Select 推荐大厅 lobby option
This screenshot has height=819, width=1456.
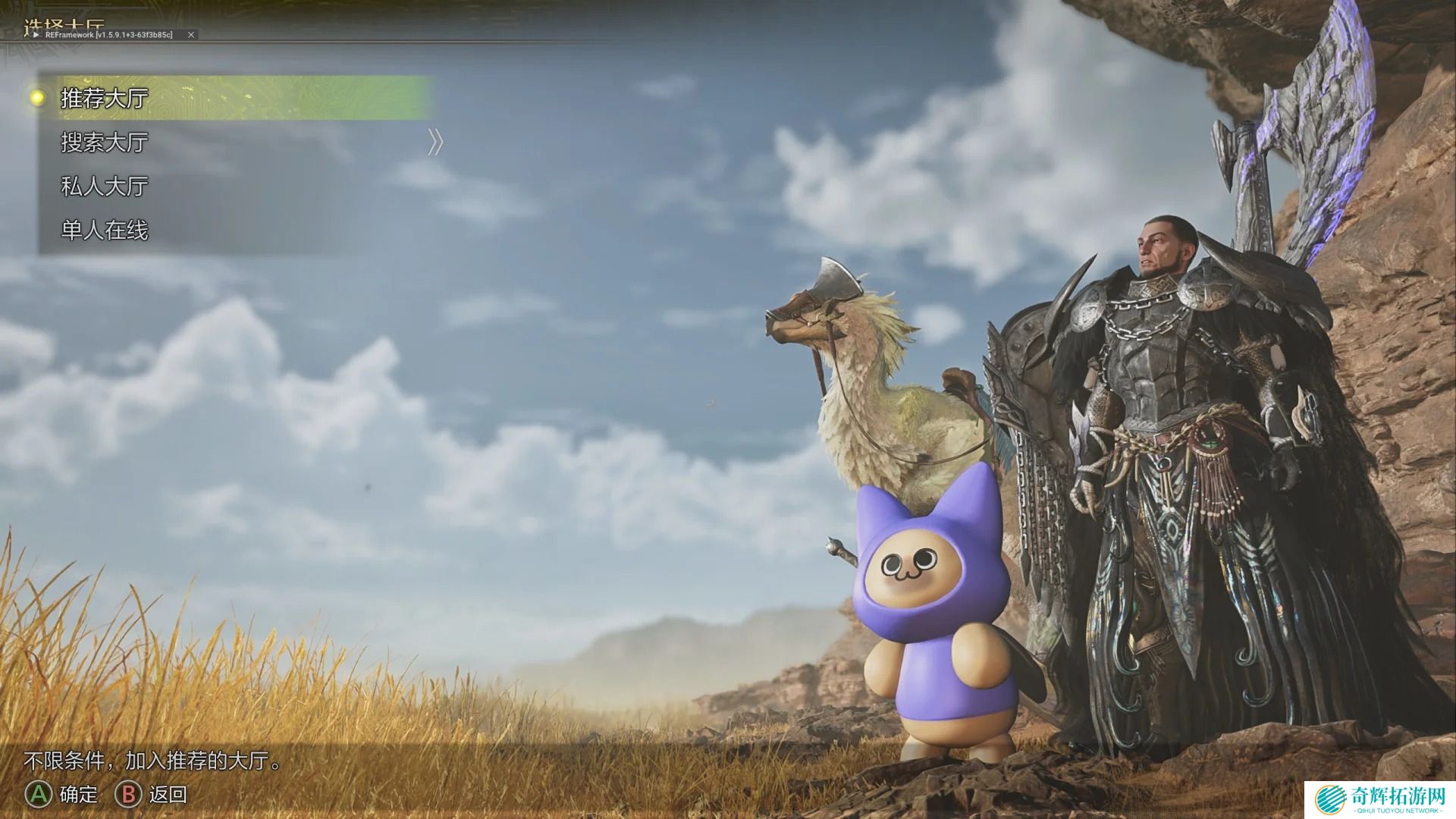coord(105,99)
